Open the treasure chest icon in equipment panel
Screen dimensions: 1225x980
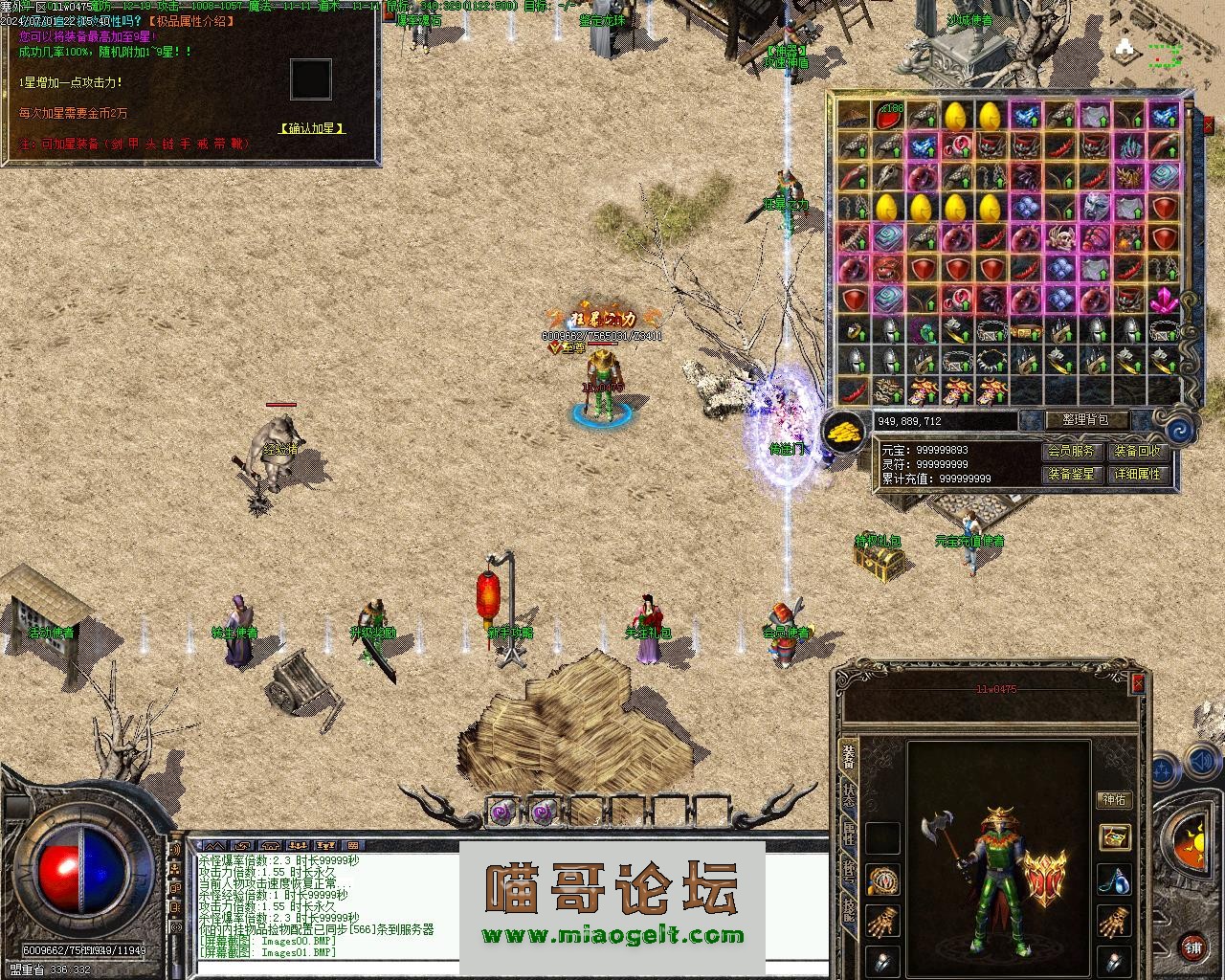point(1114,838)
